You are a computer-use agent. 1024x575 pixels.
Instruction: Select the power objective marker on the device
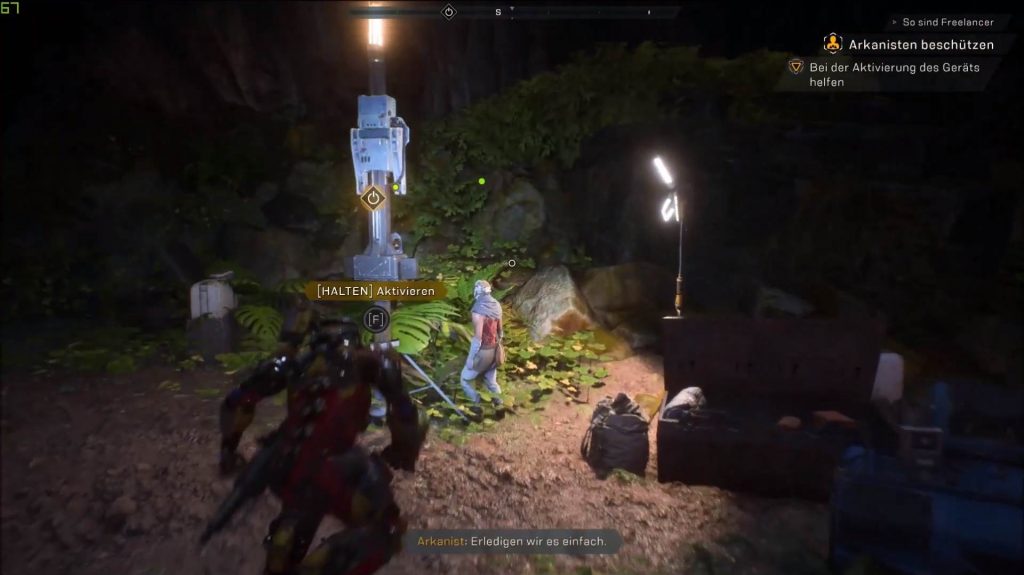[373, 198]
